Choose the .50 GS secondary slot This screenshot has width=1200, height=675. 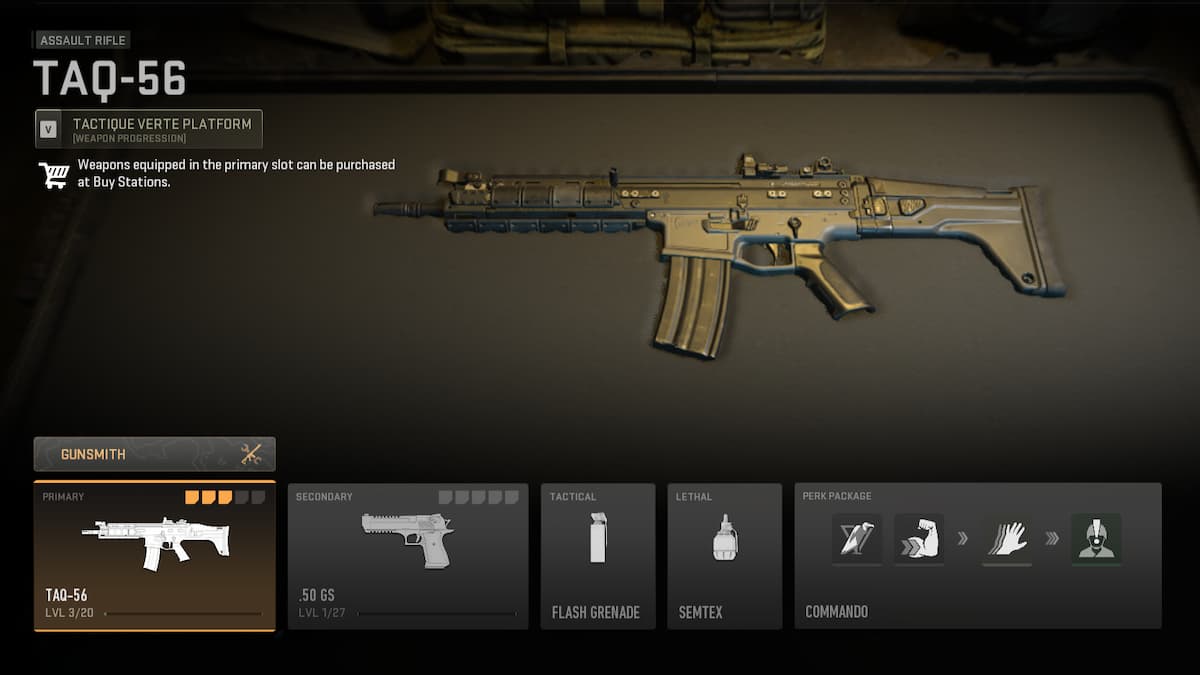pos(408,556)
